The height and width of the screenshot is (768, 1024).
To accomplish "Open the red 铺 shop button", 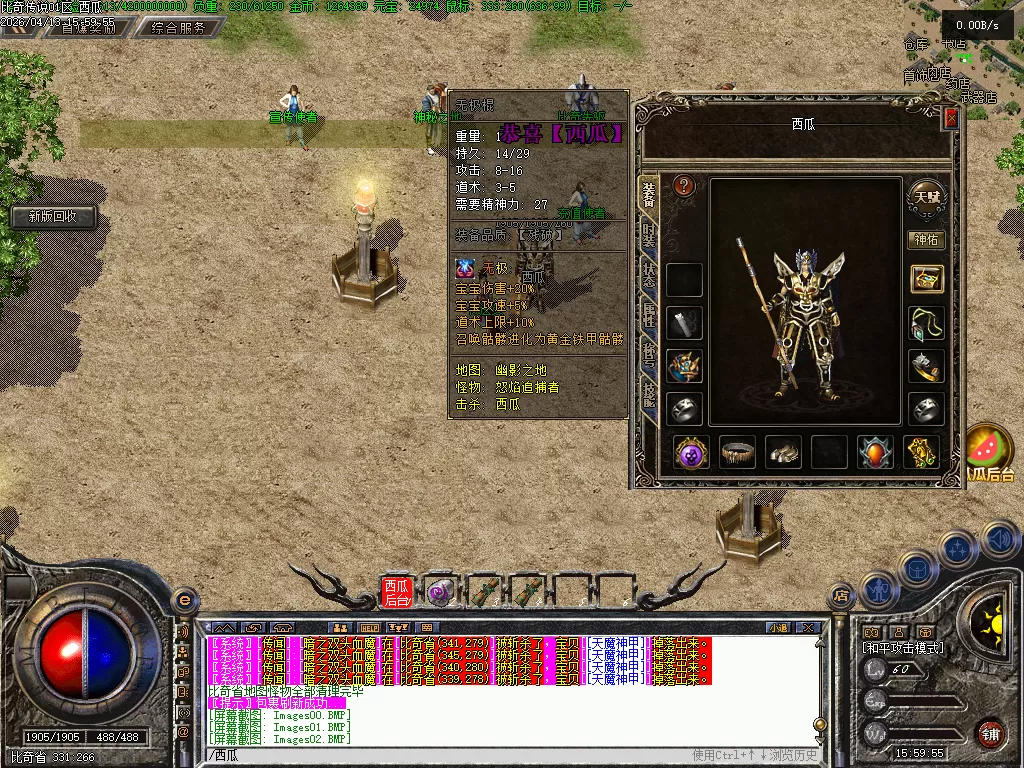I will [990, 733].
